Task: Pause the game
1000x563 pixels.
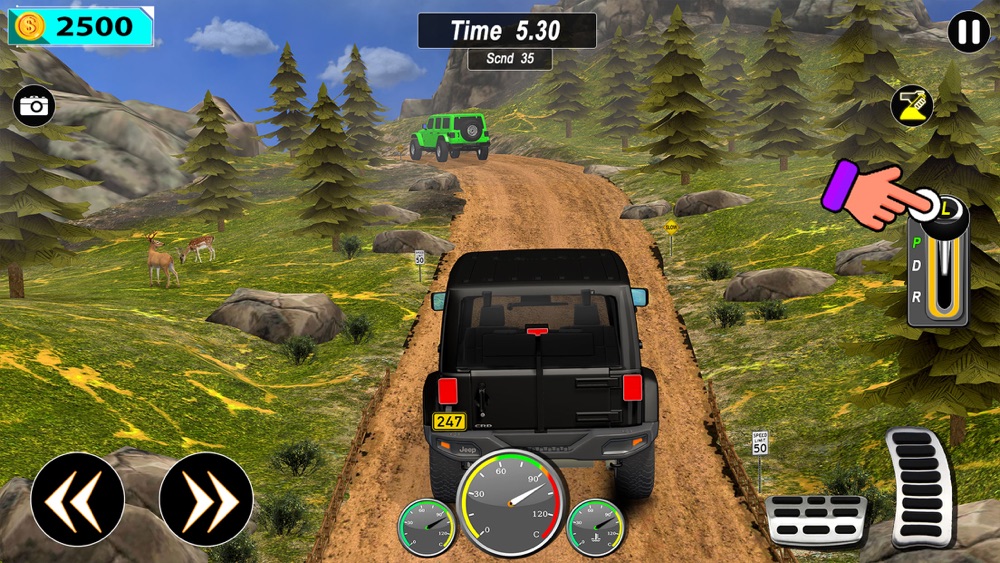Action: [968, 32]
